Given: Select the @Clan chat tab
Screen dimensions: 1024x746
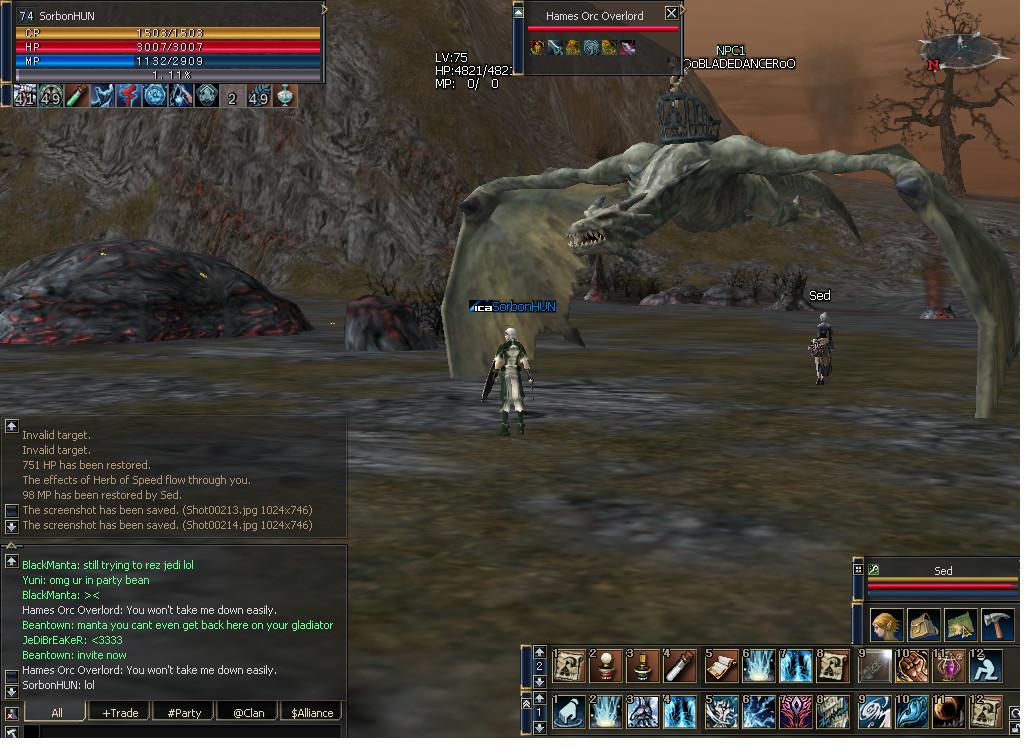Looking at the screenshot, I should click(247, 712).
